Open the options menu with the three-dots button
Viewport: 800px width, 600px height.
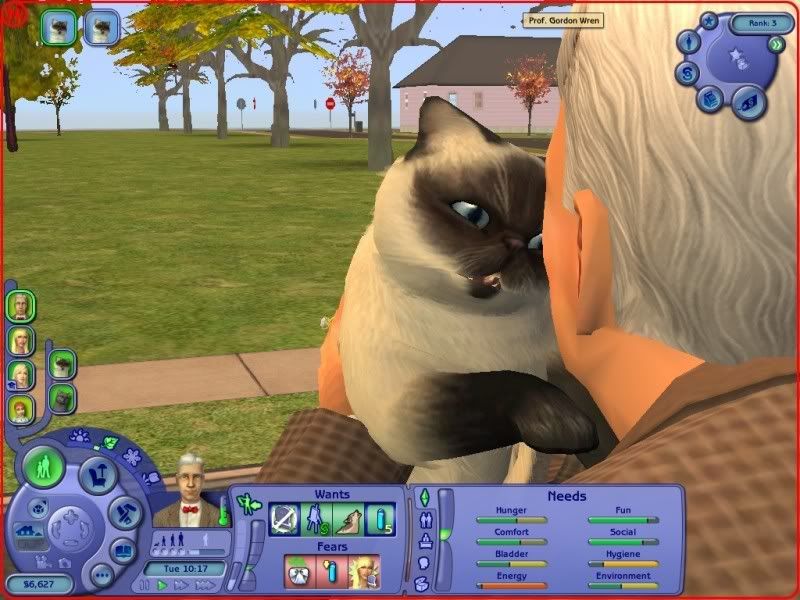101,575
